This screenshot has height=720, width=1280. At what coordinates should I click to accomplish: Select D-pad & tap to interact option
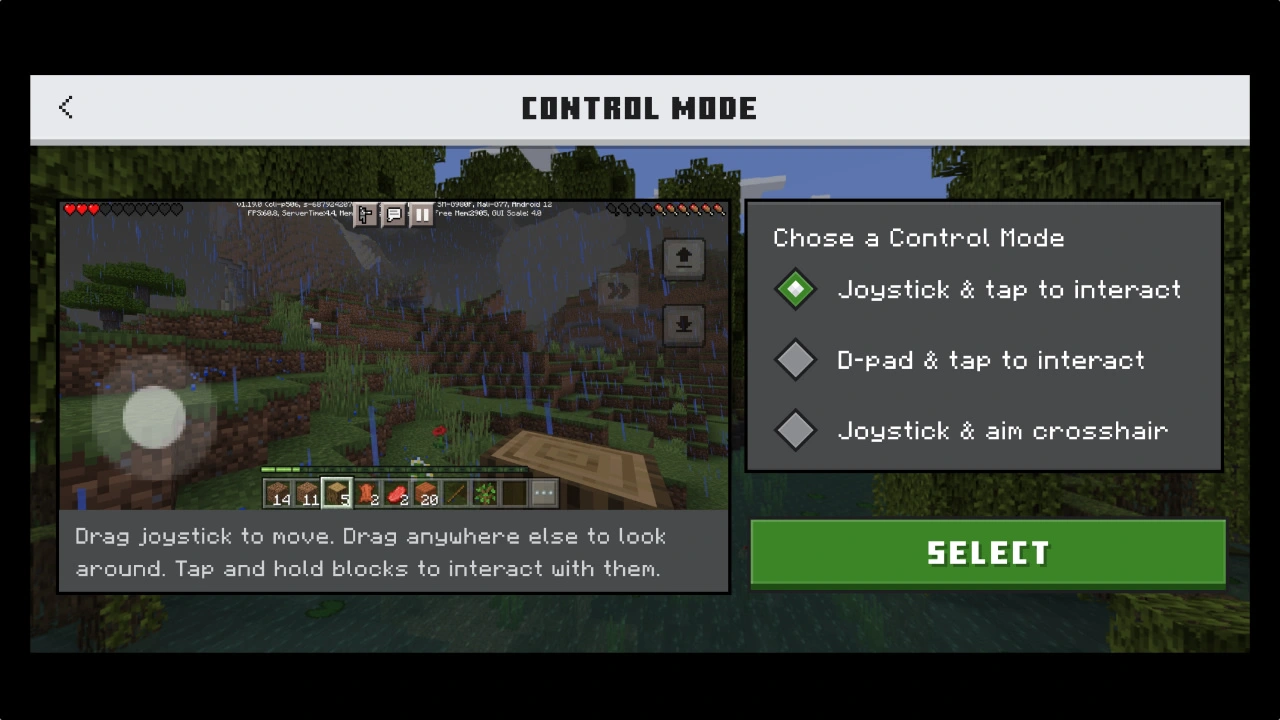(x=796, y=360)
